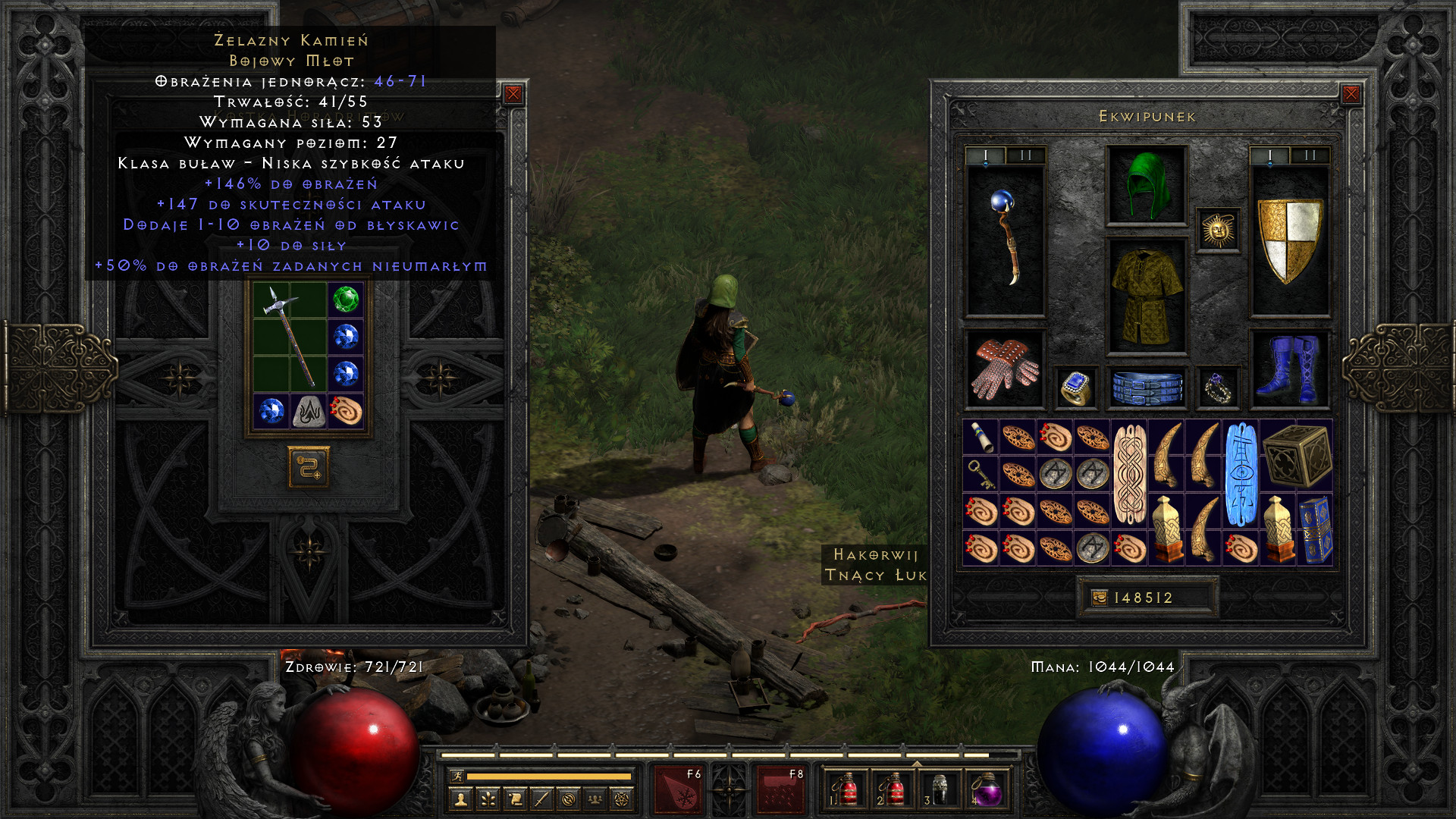Select the equipped quilted armor
Viewport: 1456px width, 819px height.
click(1147, 297)
